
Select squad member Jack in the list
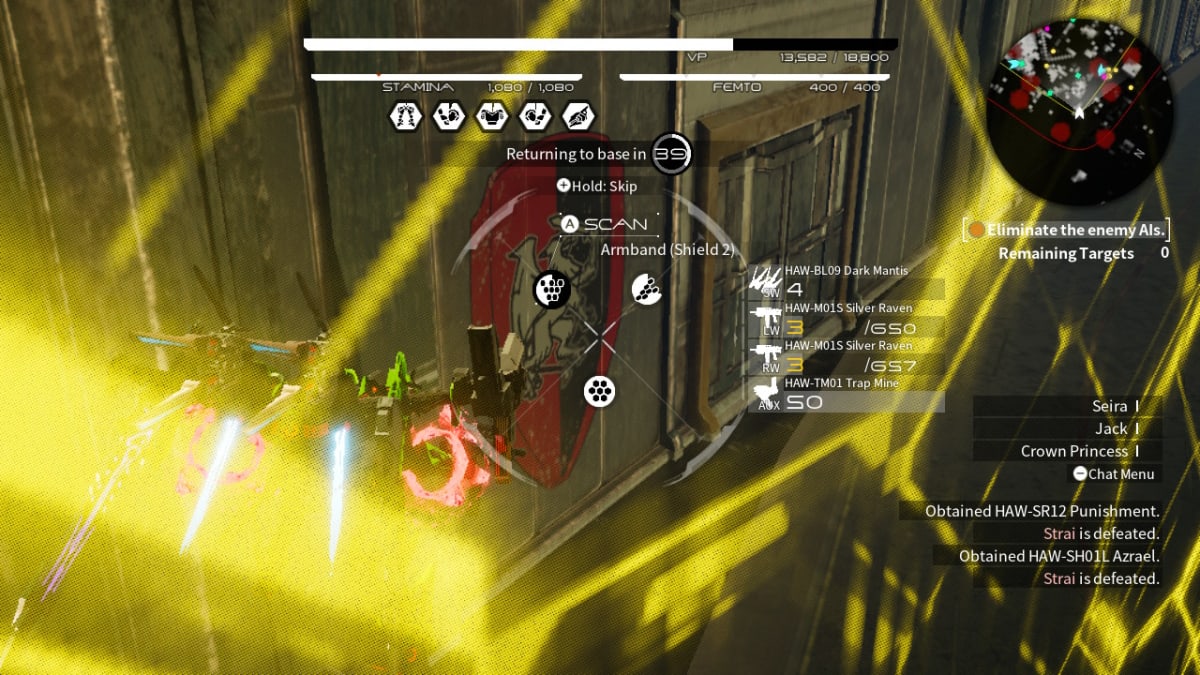point(1110,428)
